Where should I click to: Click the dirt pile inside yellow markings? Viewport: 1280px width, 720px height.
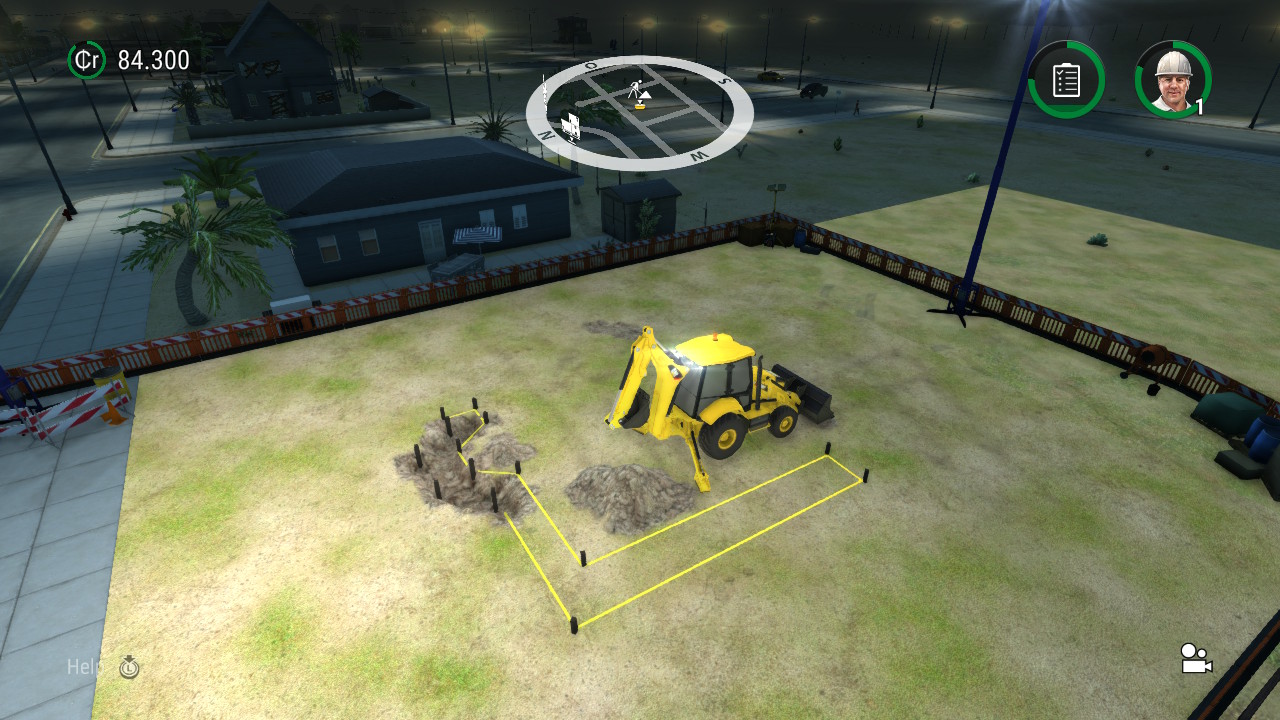[x=620, y=495]
